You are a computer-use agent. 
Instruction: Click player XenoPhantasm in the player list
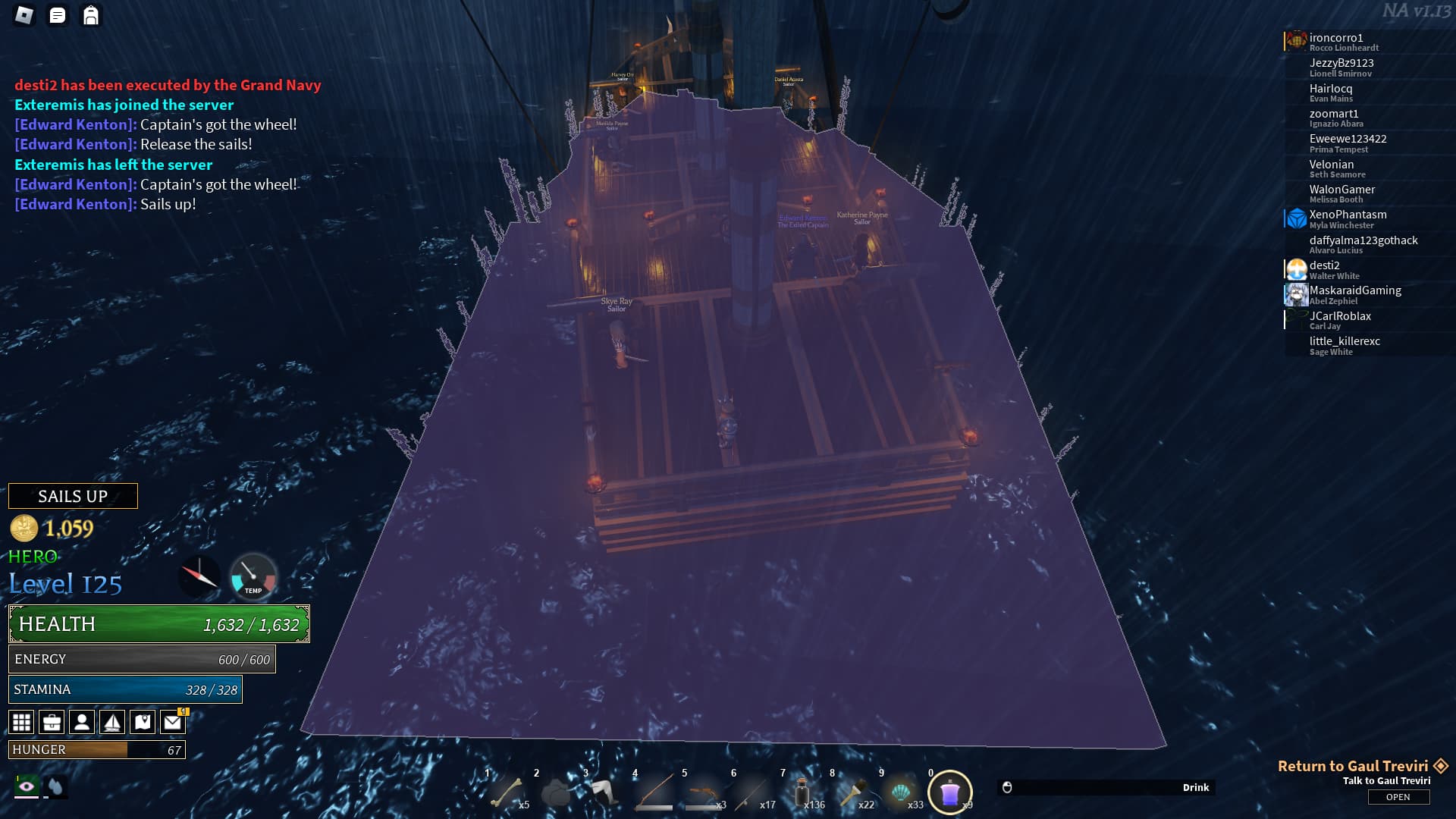1348,215
